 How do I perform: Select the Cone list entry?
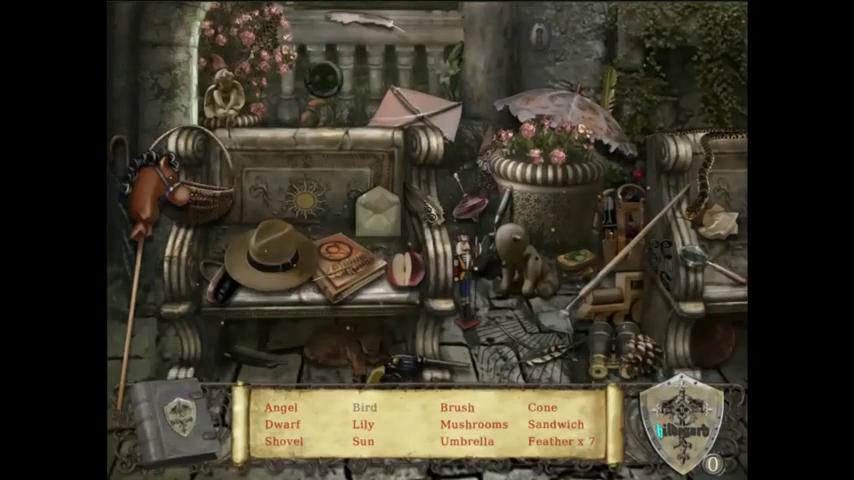(542, 408)
